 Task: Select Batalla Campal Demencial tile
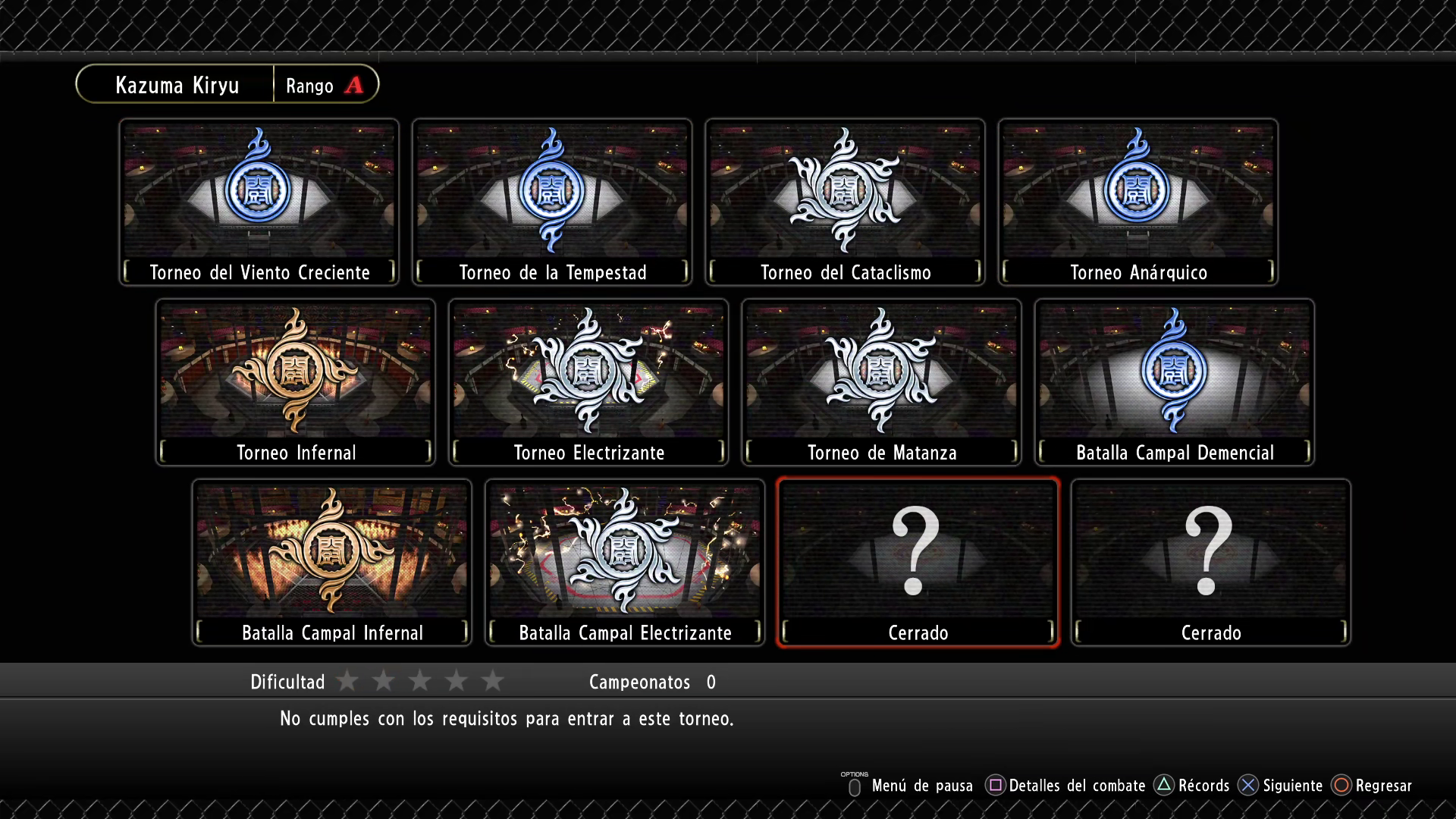[x=1174, y=382]
